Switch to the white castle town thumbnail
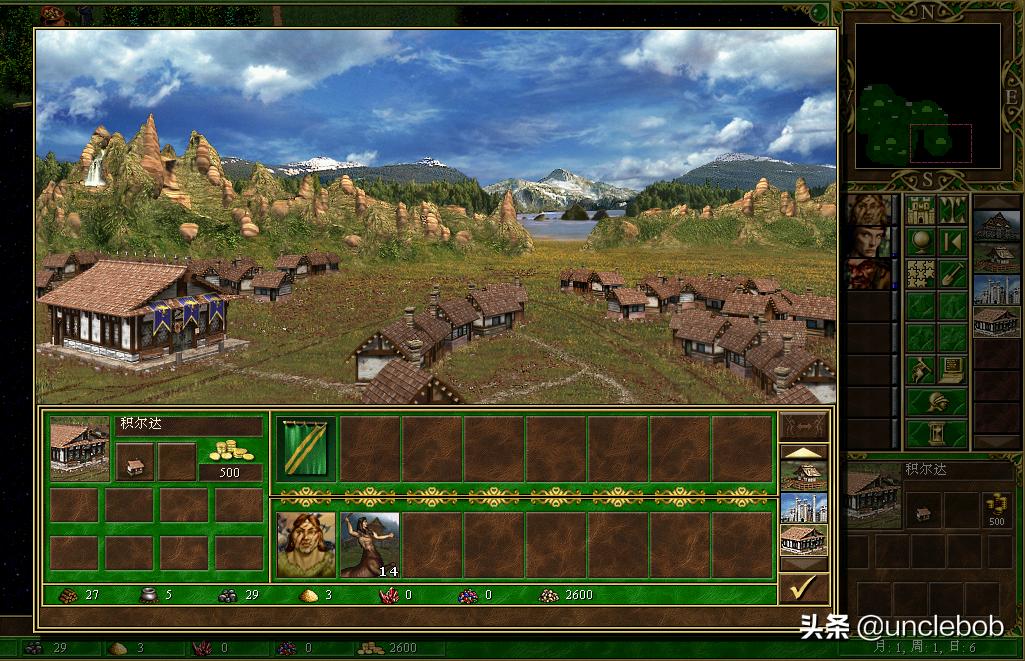This screenshot has height=661, width=1025. click(803, 508)
